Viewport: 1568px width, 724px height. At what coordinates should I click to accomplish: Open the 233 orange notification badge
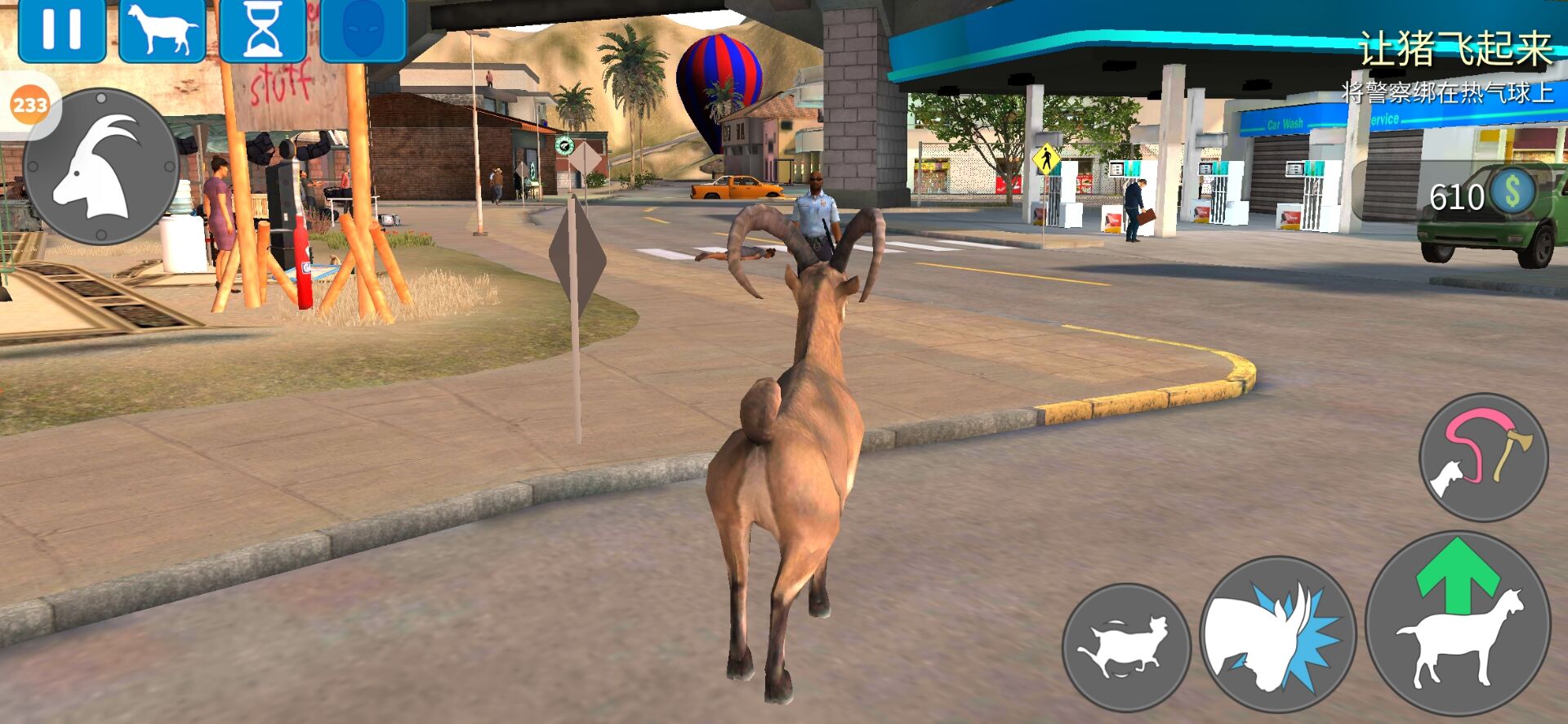coord(30,105)
